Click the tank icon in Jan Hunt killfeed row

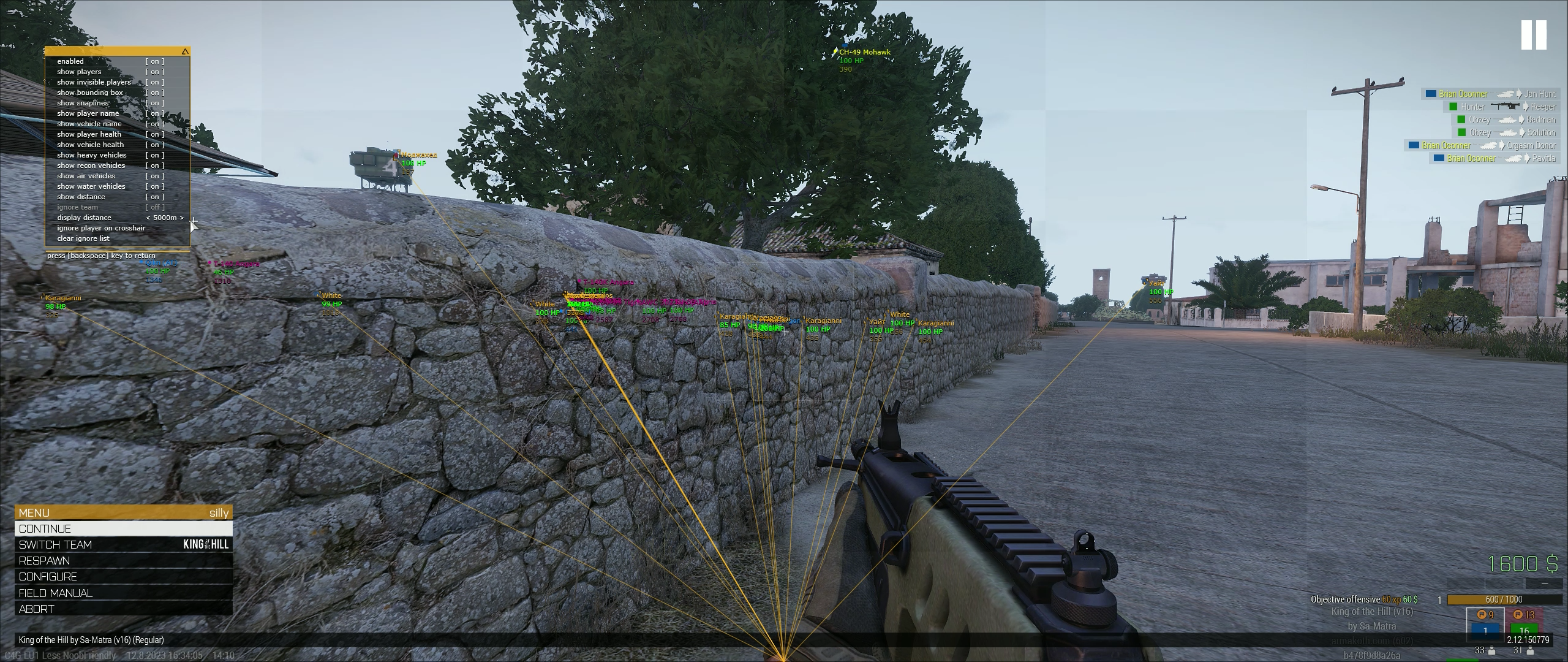click(x=1504, y=94)
